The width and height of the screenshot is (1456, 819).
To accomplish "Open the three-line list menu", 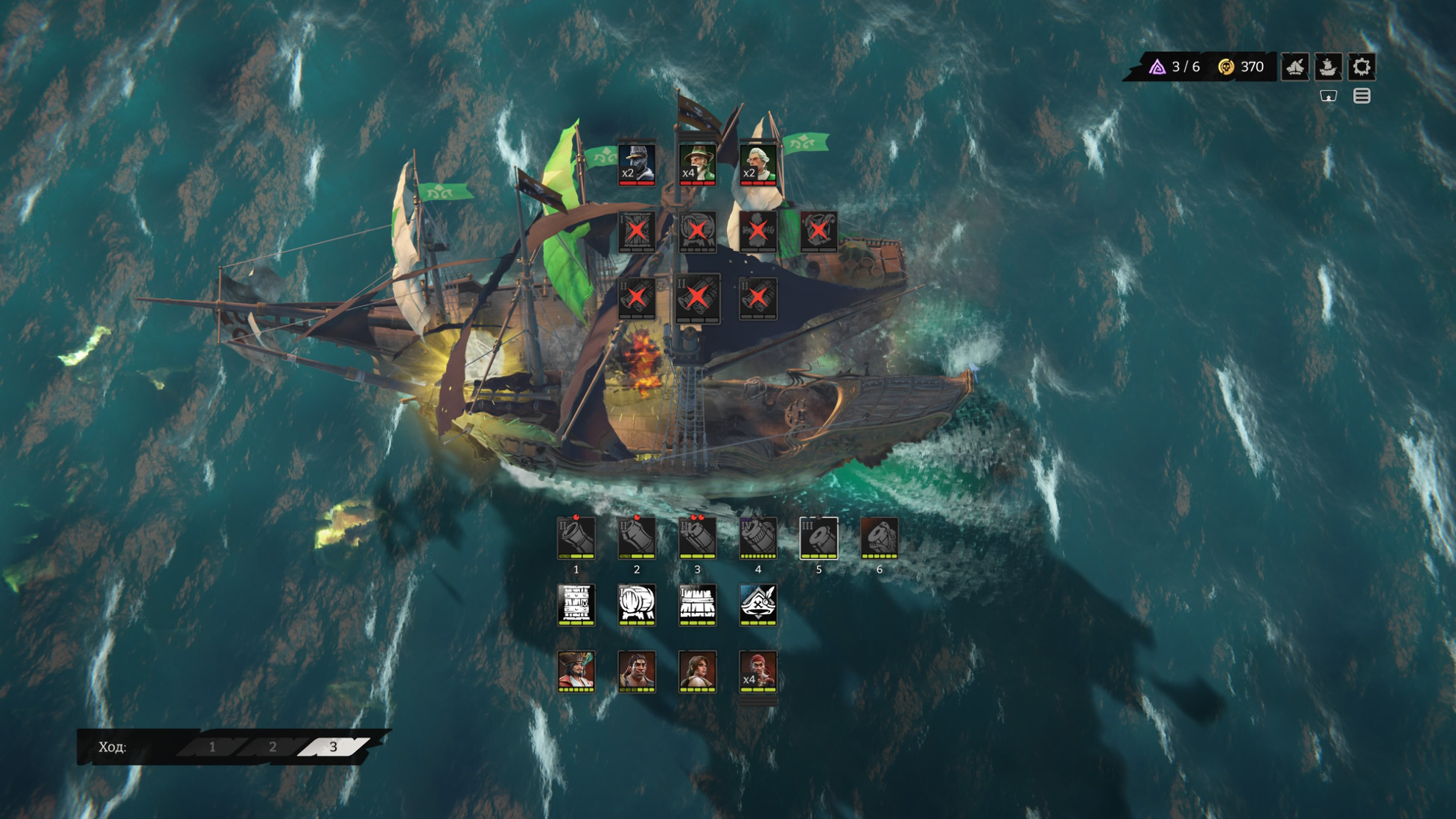I will click(1361, 96).
